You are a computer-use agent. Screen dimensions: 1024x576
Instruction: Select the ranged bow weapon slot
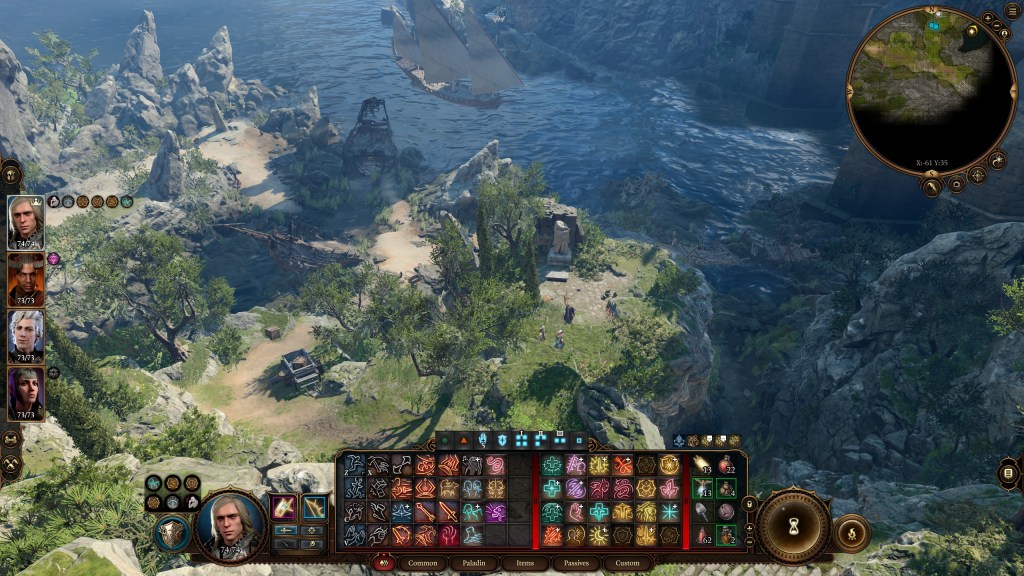[x=314, y=508]
